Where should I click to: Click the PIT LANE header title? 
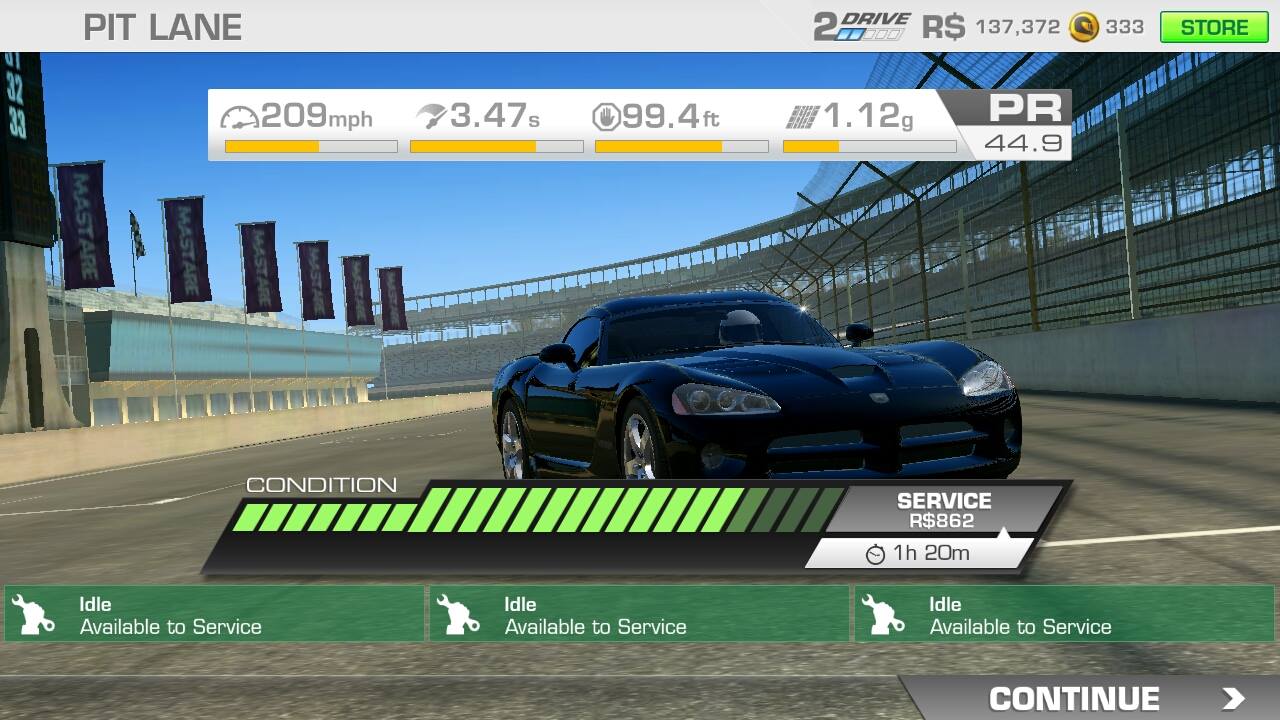pyautogui.click(x=160, y=27)
